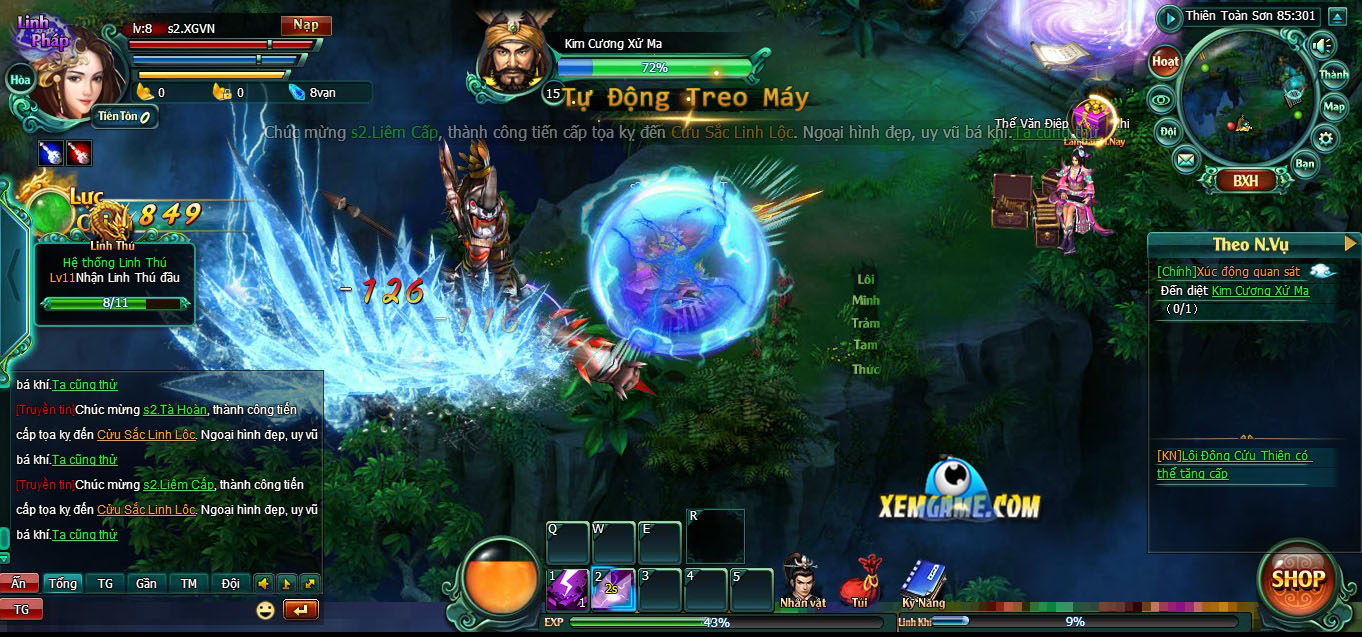Click the Hoạt activity button
Viewport: 1362px width, 637px height.
(x=1165, y=61)
